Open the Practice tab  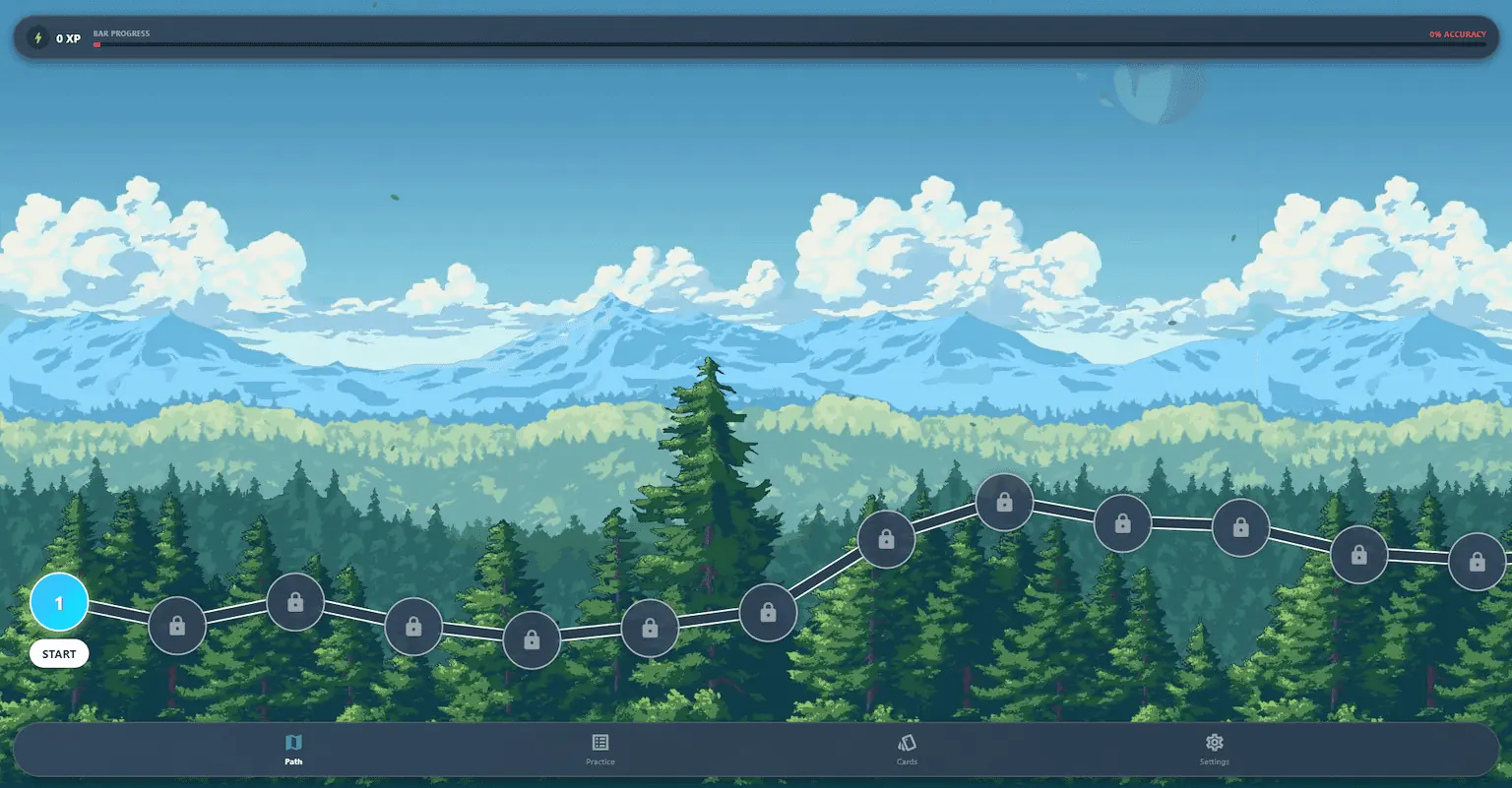(600, 749)
